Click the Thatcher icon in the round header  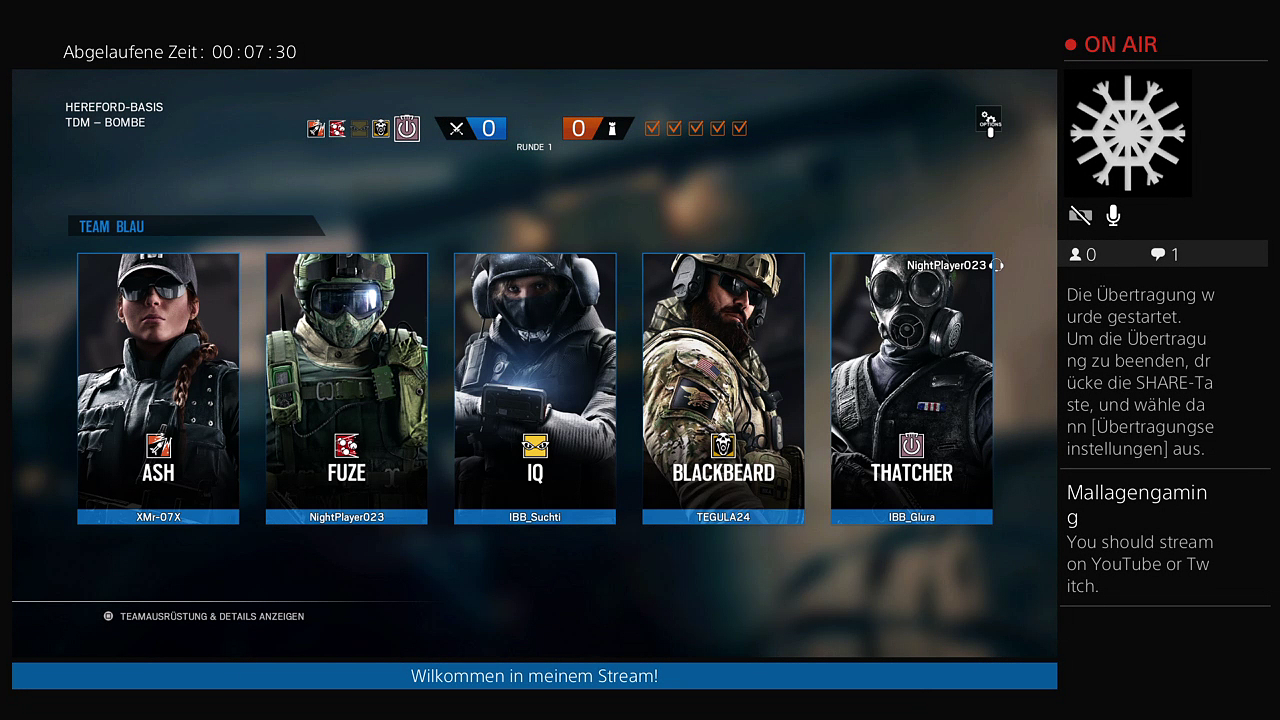coord(406,128)
